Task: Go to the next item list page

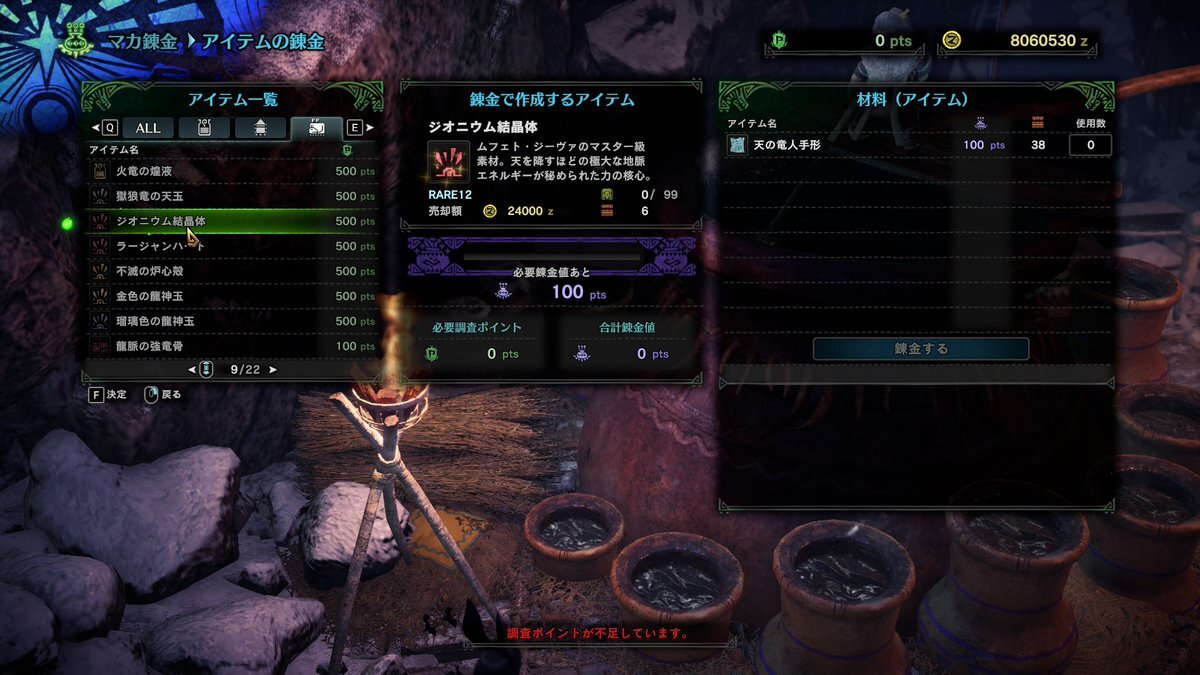Action: pos(274,370)
